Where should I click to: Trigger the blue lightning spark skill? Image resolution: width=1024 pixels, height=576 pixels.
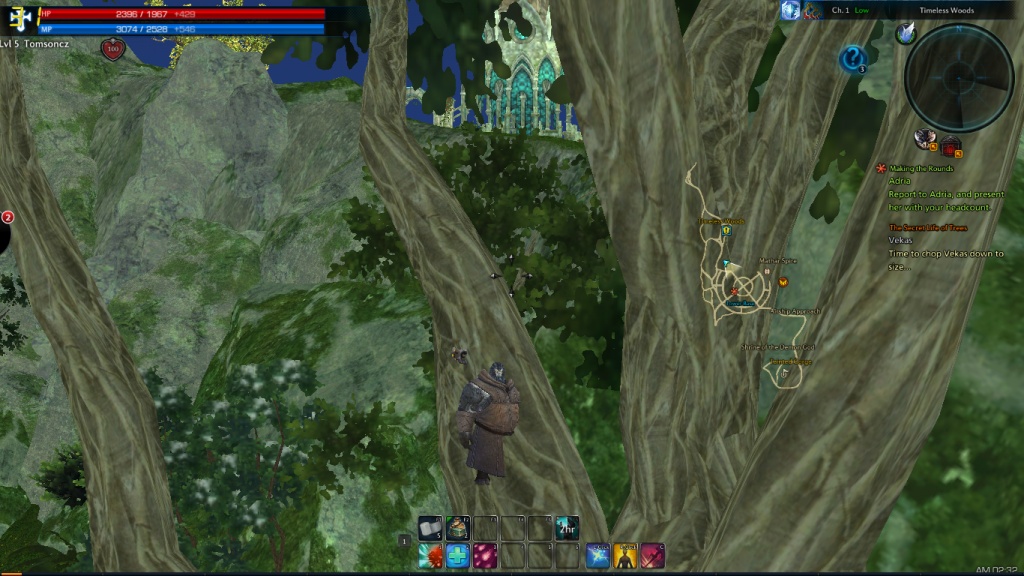coord(598,555)
